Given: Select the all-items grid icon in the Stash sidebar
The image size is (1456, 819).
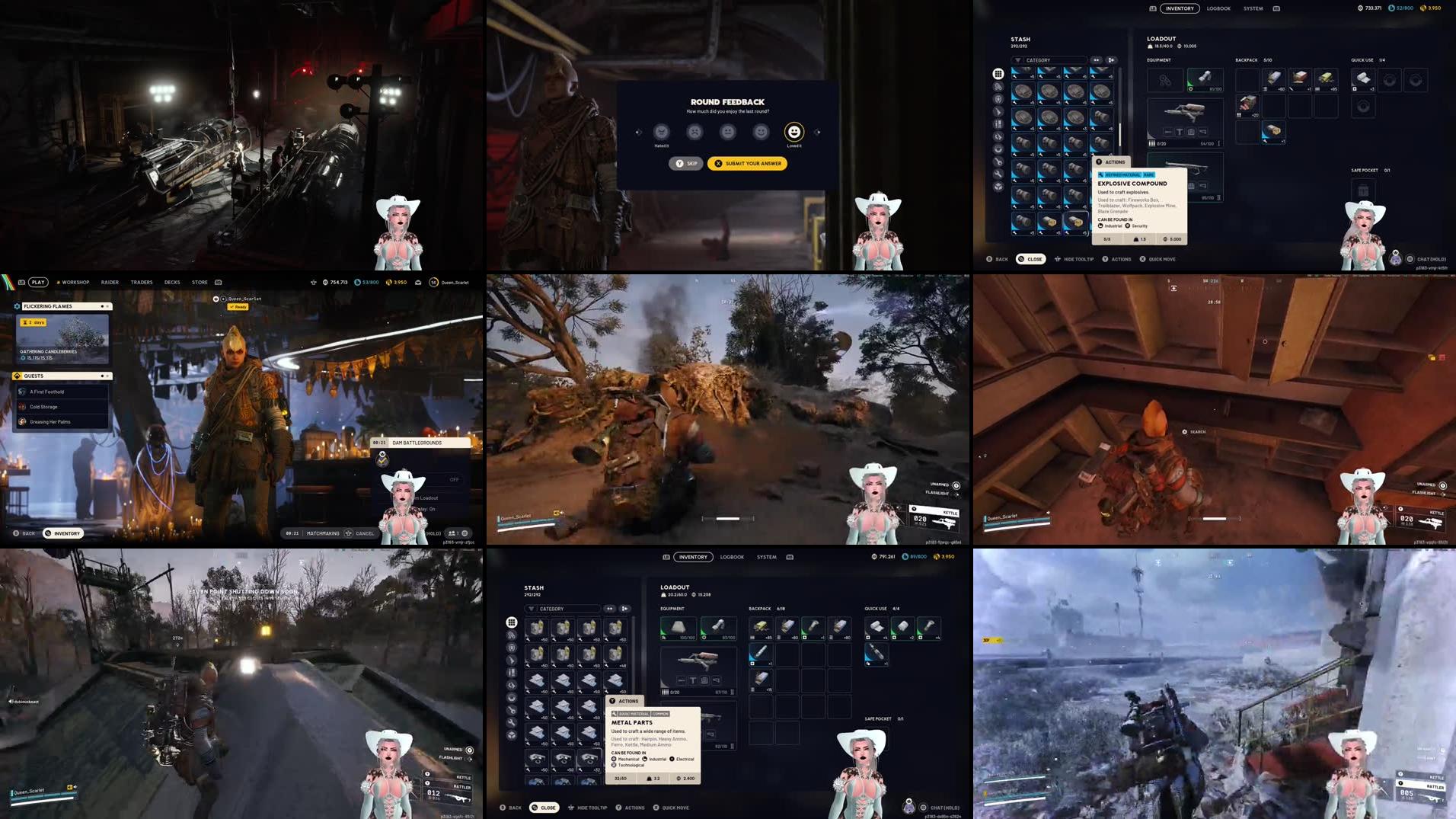Looking at the screenshot, I should pyautogui.click(x=997, y=74).
